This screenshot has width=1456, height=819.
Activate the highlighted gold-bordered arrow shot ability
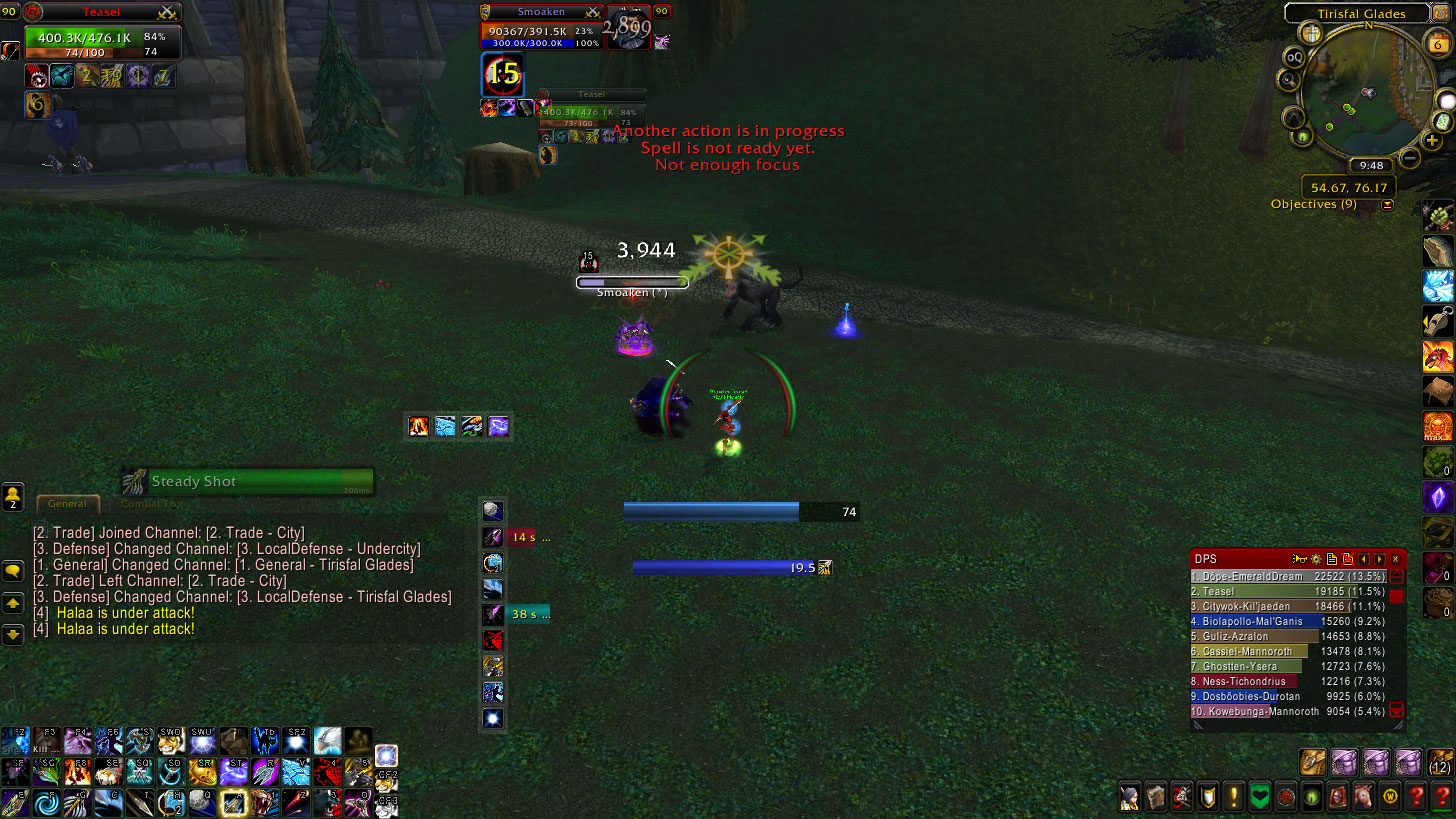(x=234, y=801)
